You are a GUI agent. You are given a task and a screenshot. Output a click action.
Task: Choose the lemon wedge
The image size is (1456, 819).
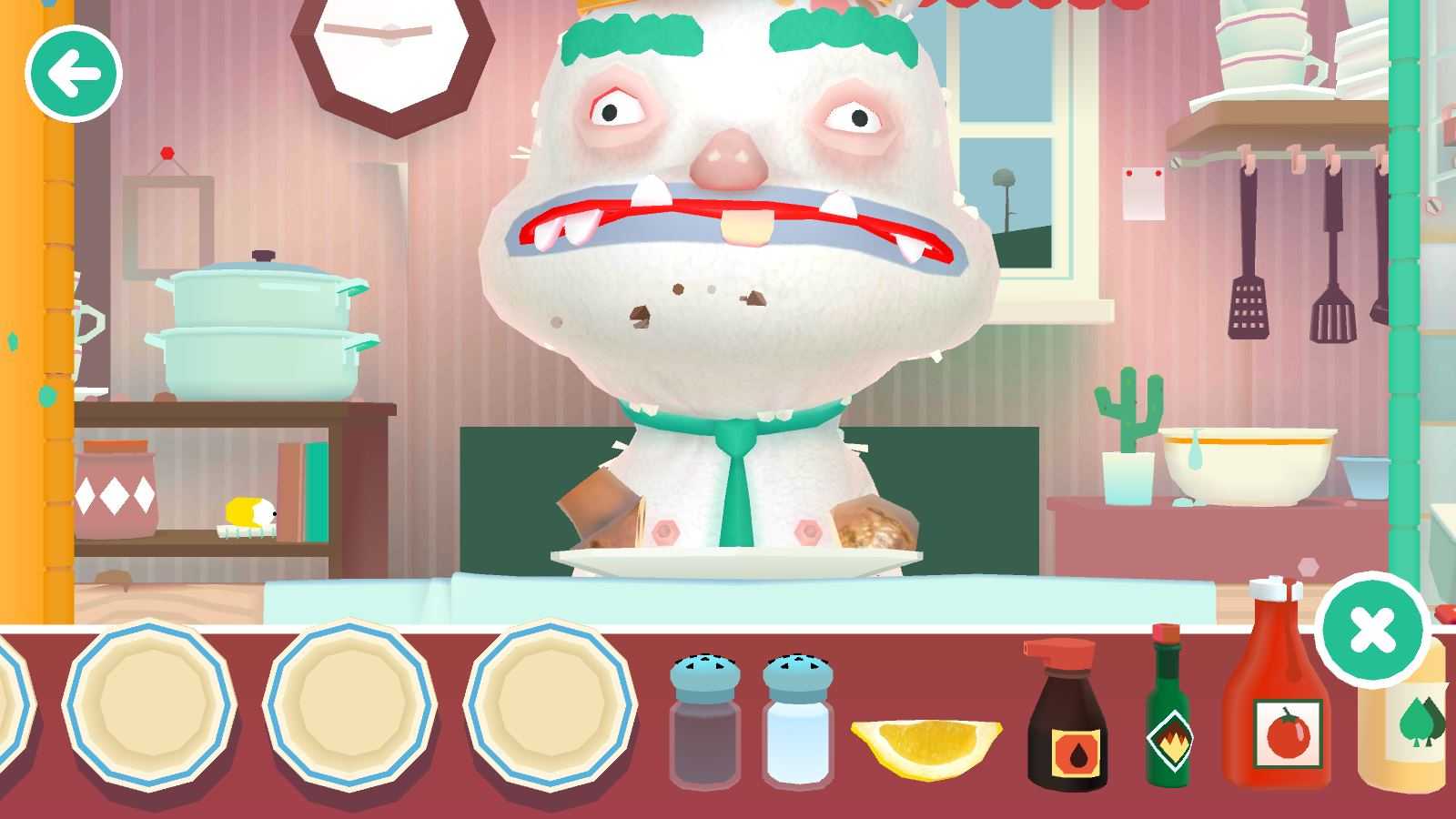926,746
